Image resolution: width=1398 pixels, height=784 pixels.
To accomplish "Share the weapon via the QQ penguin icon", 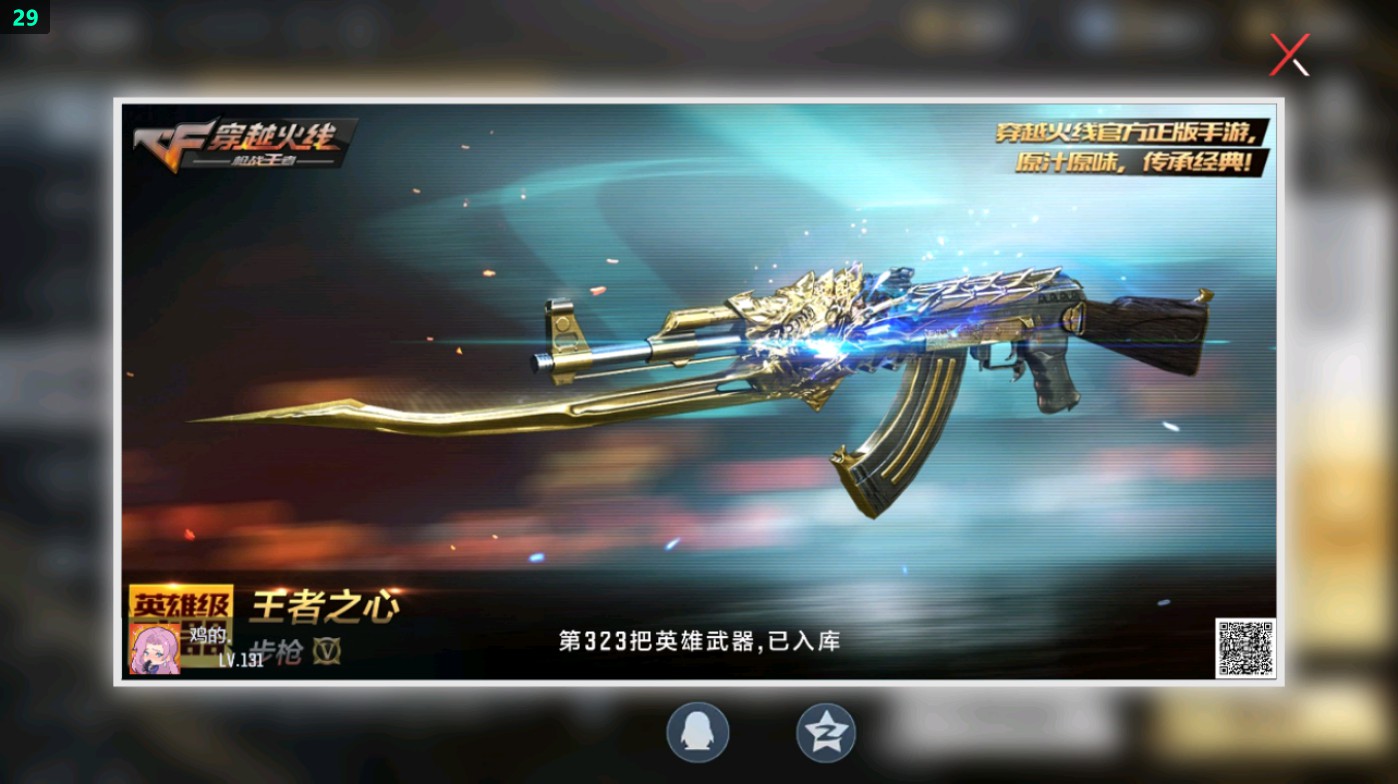I will [697, 732].
